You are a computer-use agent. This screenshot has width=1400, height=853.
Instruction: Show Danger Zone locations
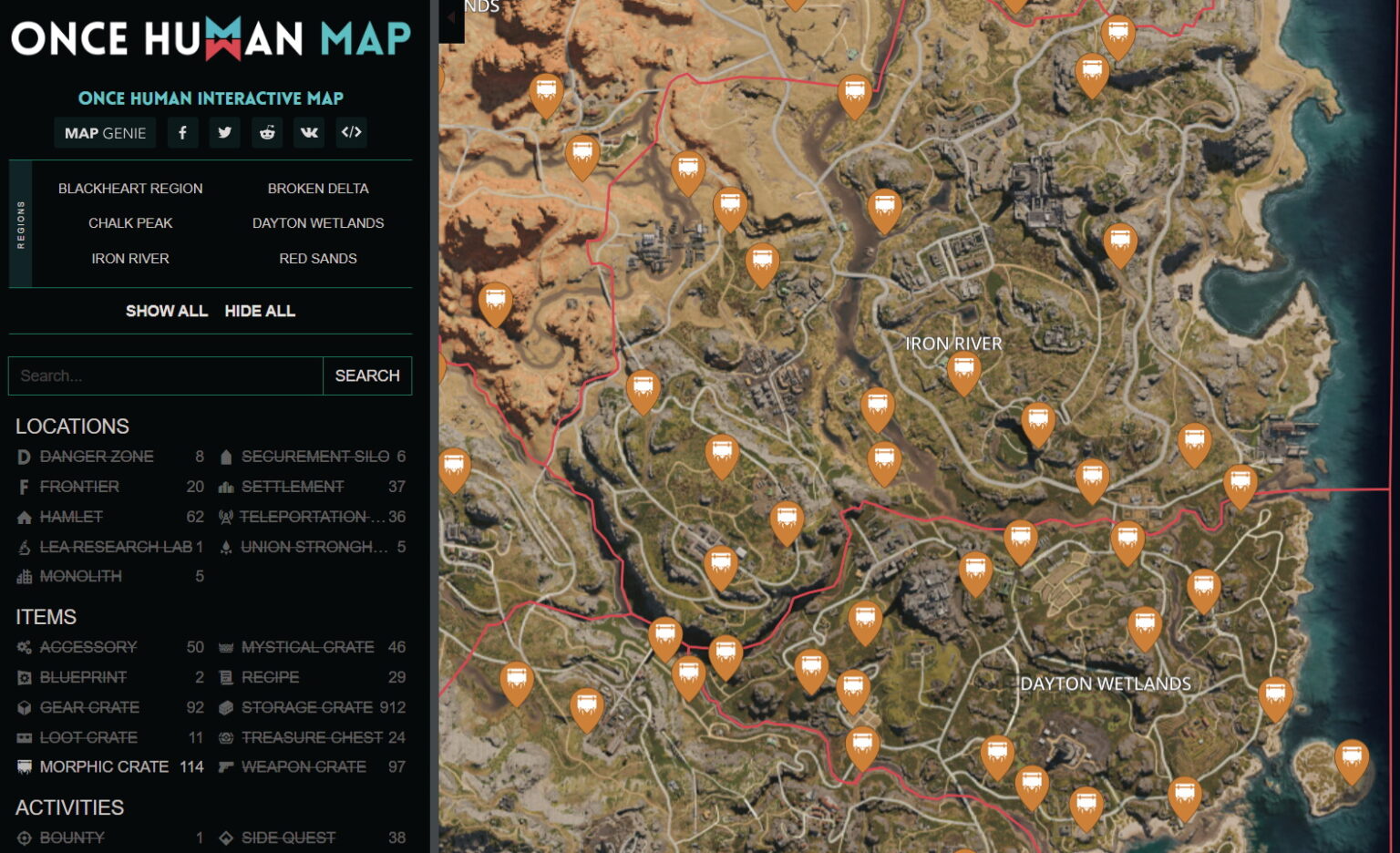tap(97, 457)
